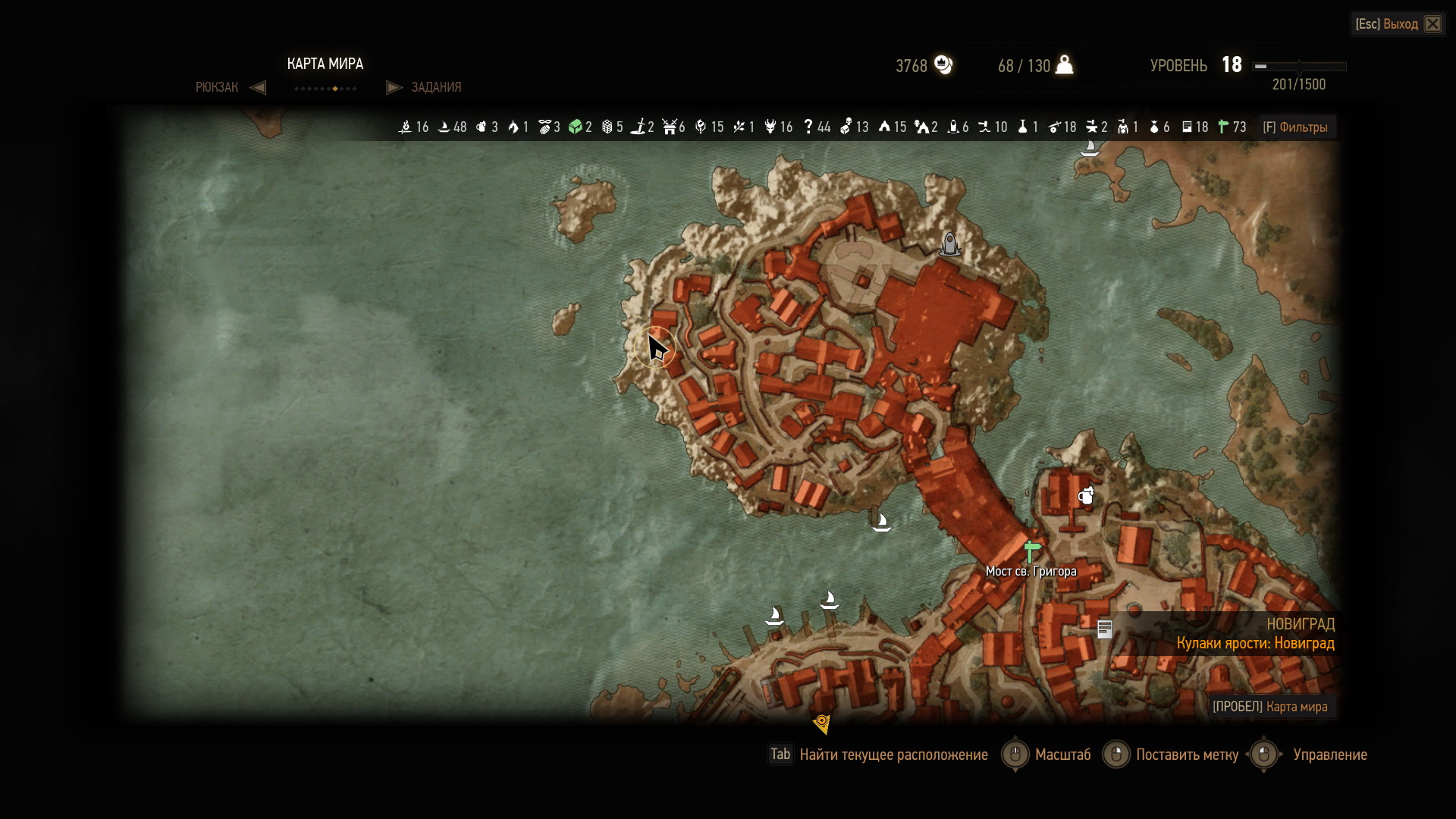Toggle the monster head filter showing 16
1456x819 pixels.
[x=770, y=127]
